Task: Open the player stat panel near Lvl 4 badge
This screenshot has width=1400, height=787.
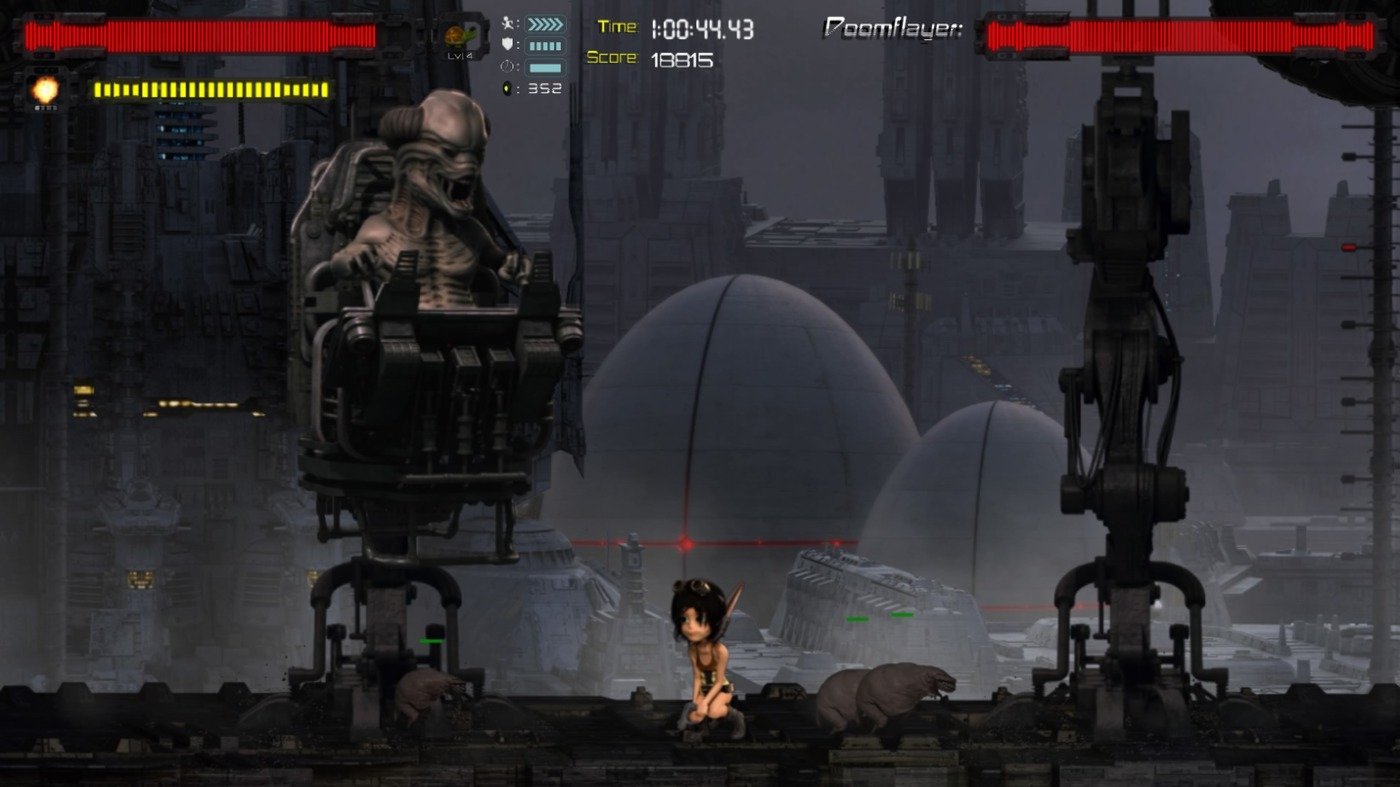Action: point(527,55)
